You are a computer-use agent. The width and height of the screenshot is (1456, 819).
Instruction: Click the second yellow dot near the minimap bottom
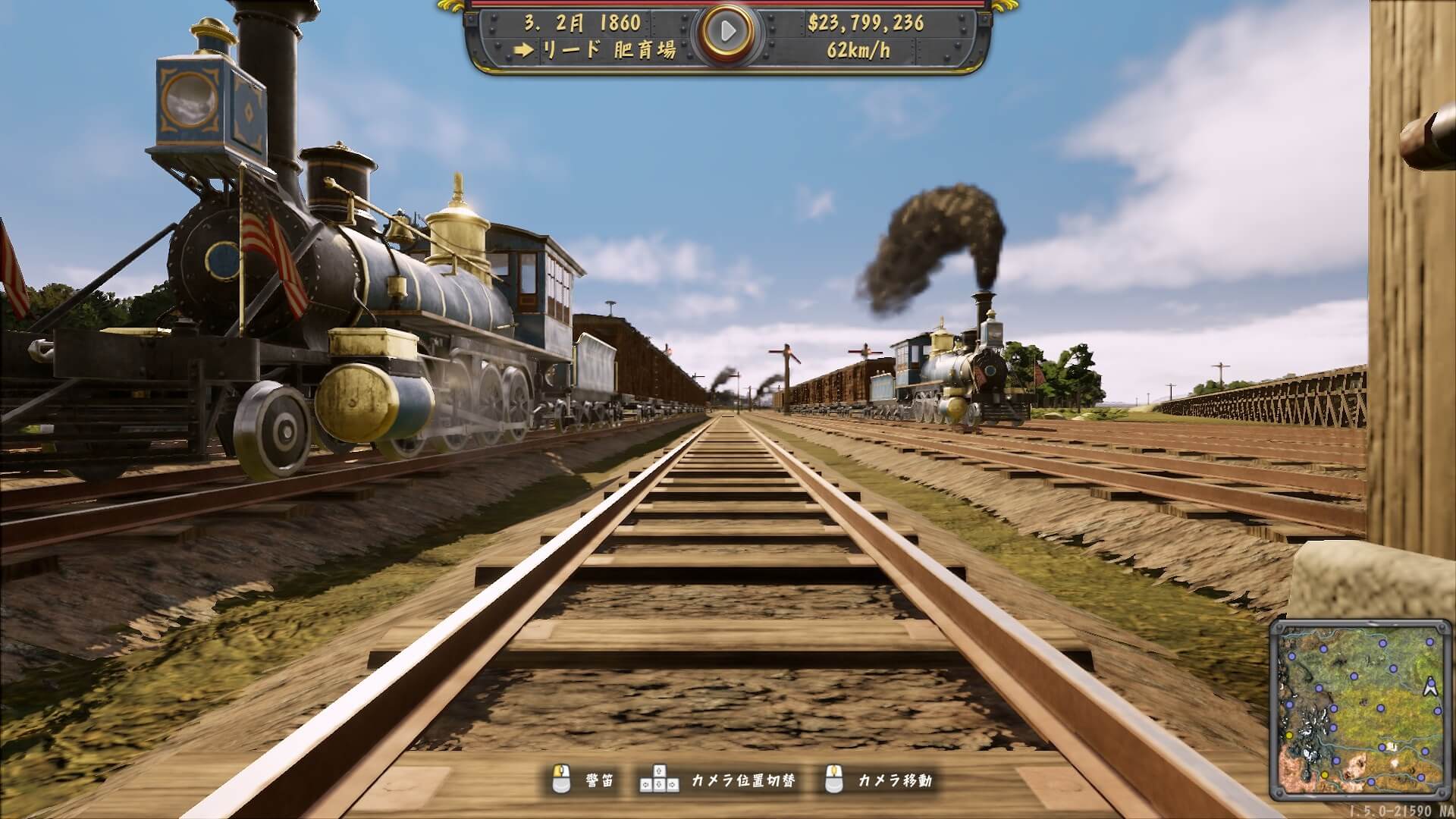(x=1325, y=775)
